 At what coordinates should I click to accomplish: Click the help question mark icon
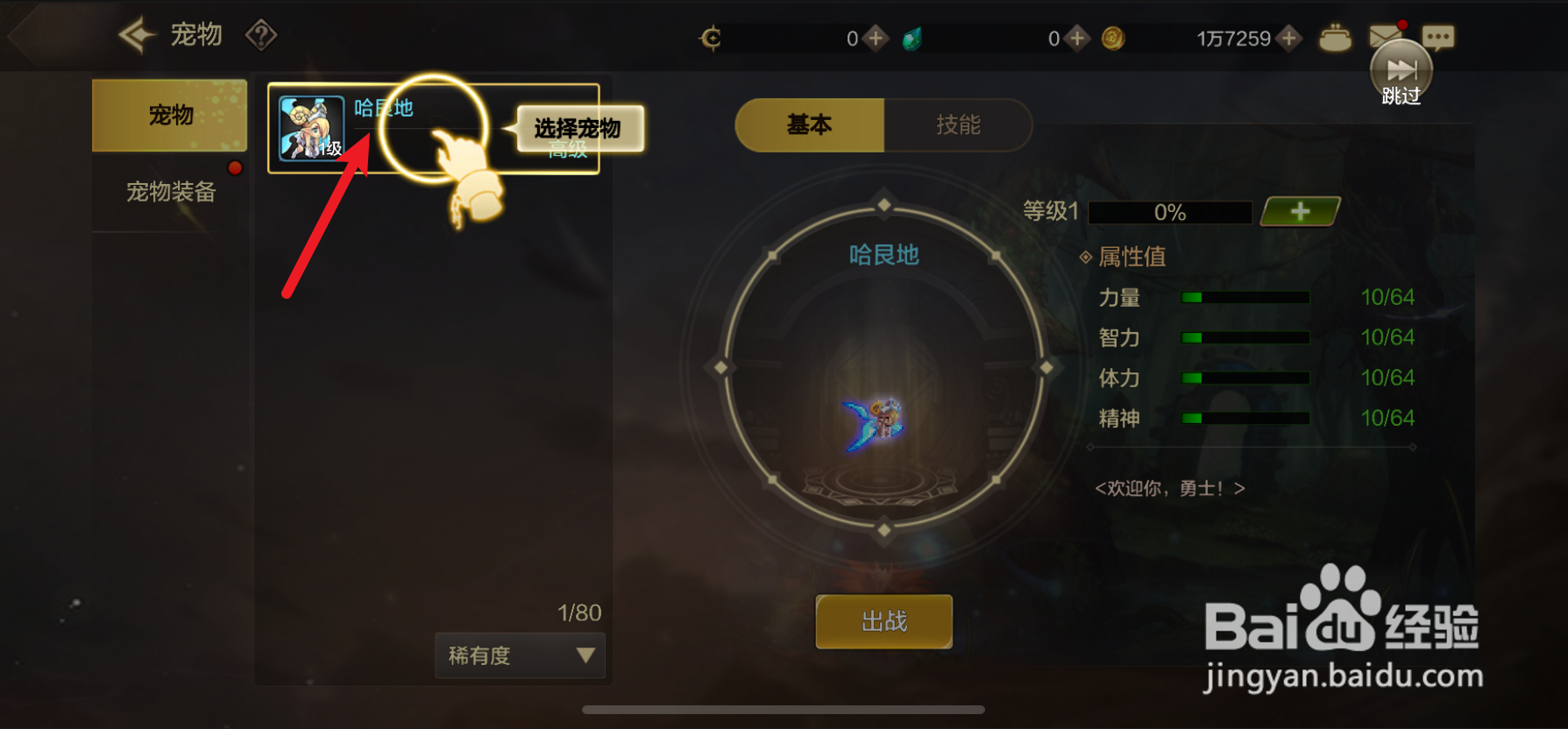coord(261,35)
